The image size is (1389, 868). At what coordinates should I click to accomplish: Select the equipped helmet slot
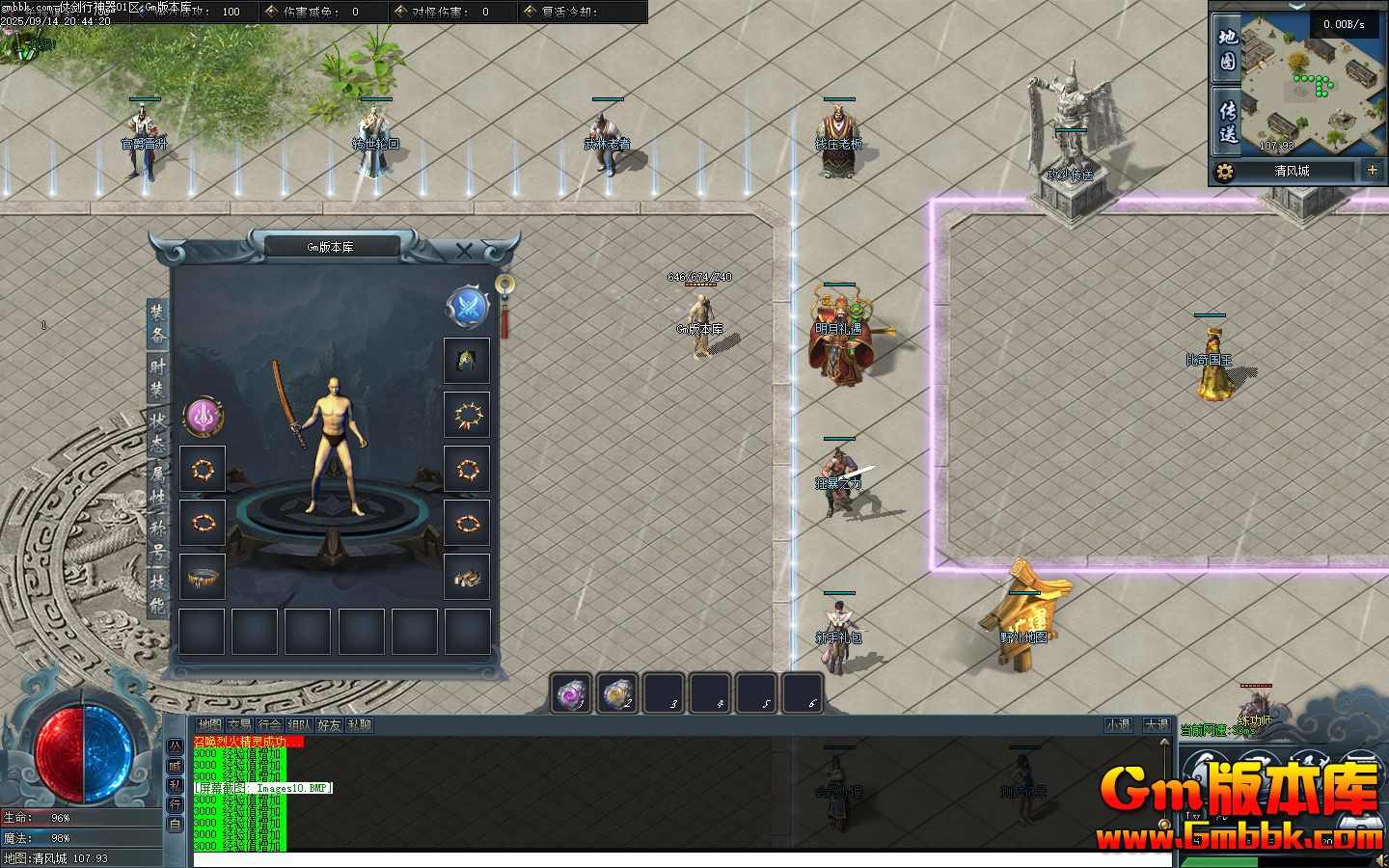(467, 361)
